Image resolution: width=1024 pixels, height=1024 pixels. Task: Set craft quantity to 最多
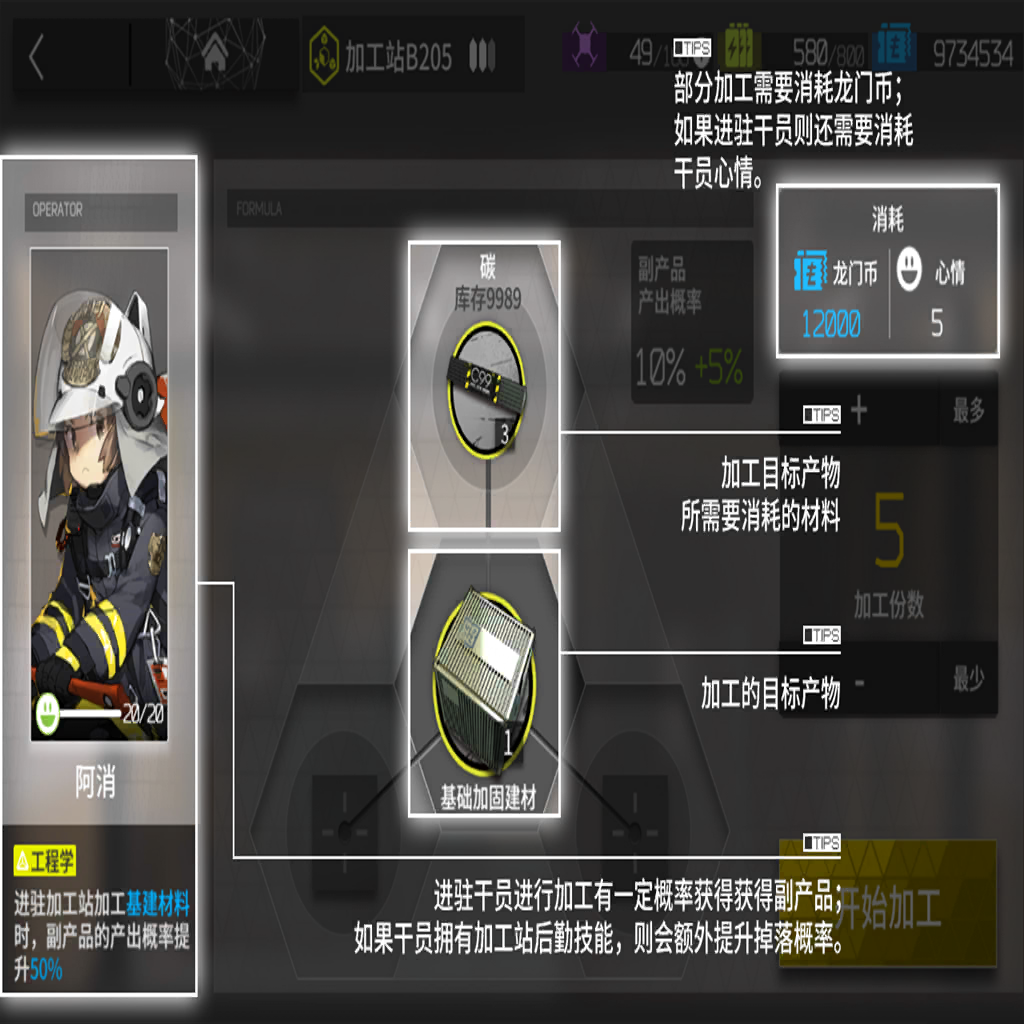[968, 411]
